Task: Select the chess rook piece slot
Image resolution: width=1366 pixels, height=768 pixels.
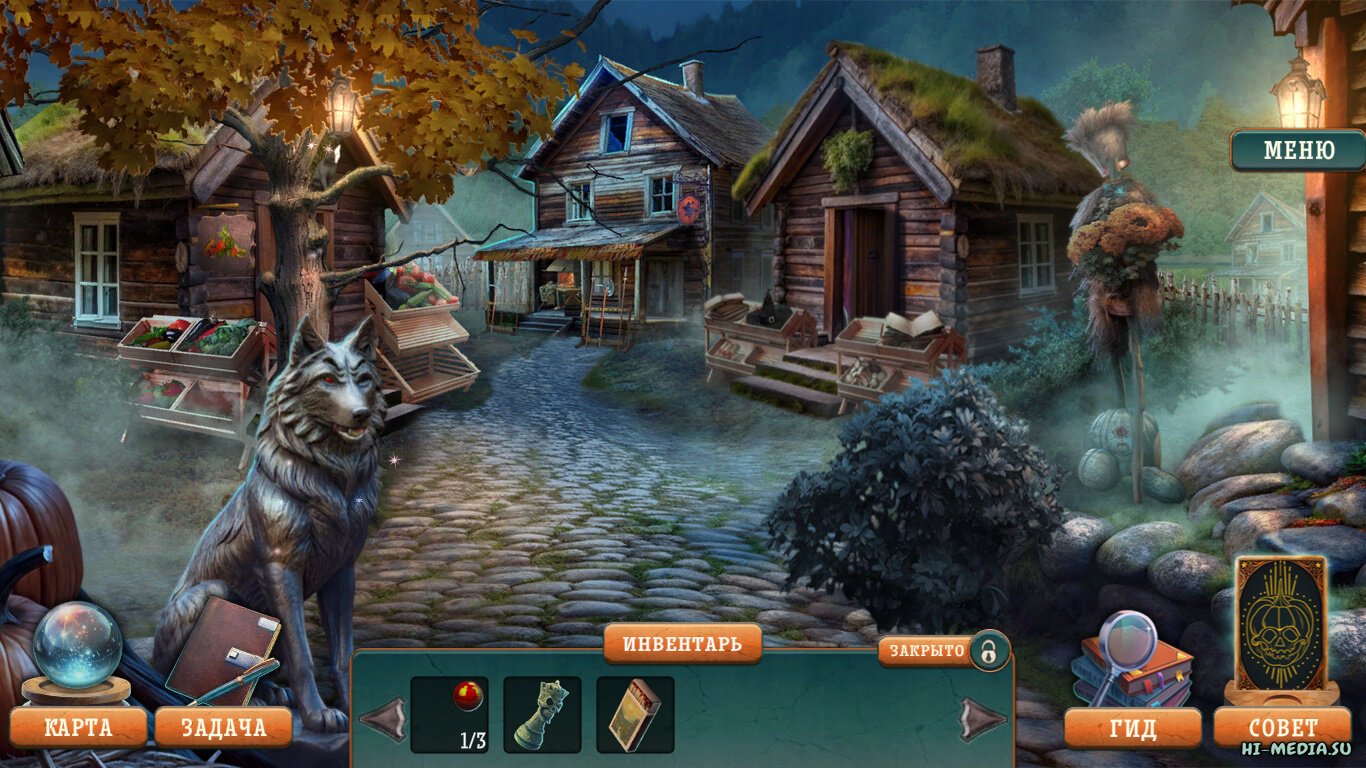Action: pos(542,714)
